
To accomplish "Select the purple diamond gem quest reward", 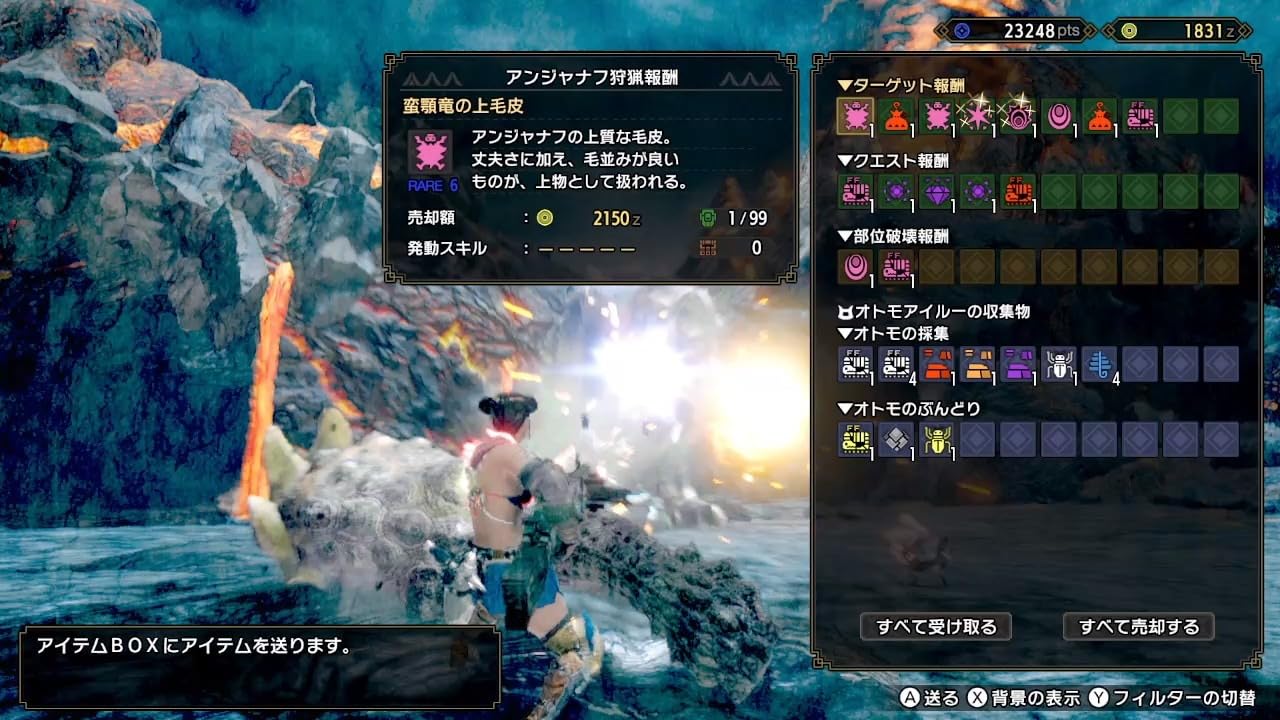I will pos(936,190).
